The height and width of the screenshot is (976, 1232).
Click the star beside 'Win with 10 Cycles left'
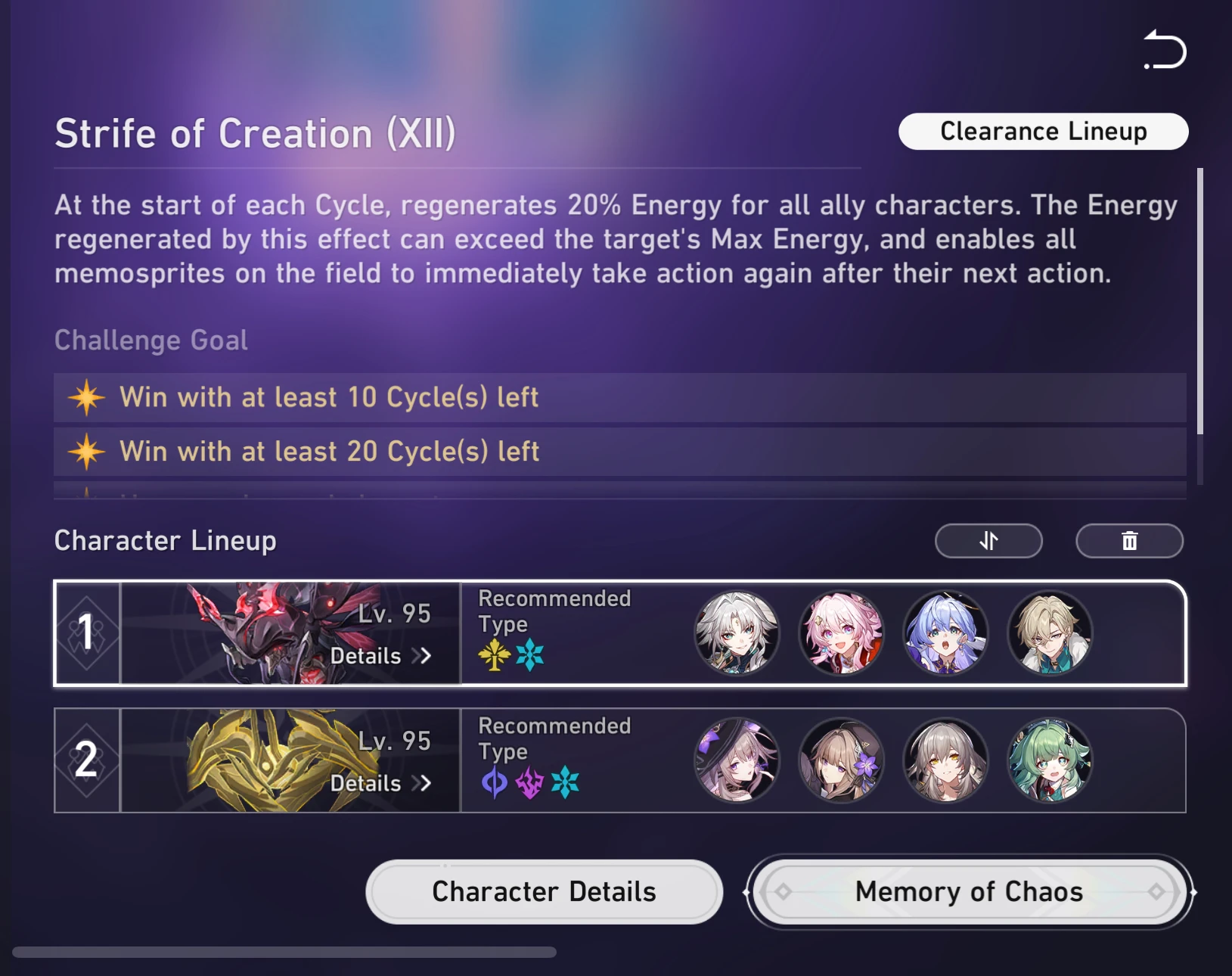[x=85, y=397]
